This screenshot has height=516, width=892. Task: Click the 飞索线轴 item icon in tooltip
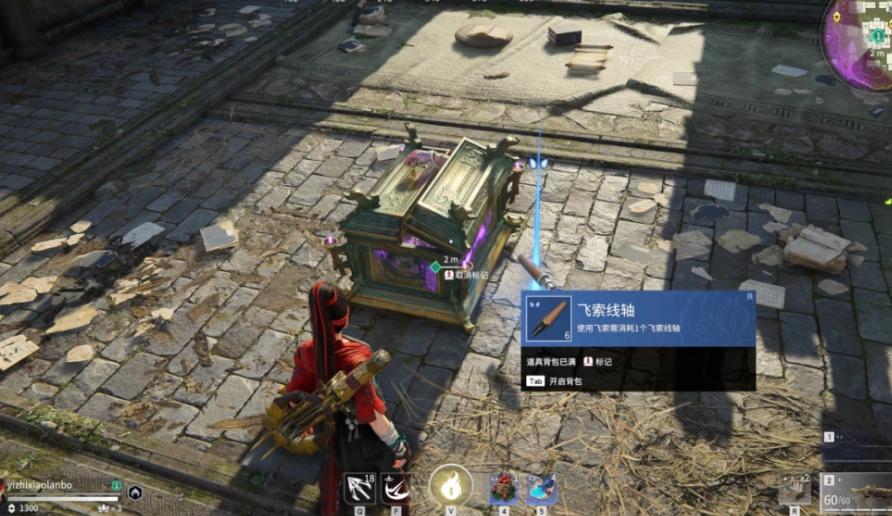click(x=547, y=319)
